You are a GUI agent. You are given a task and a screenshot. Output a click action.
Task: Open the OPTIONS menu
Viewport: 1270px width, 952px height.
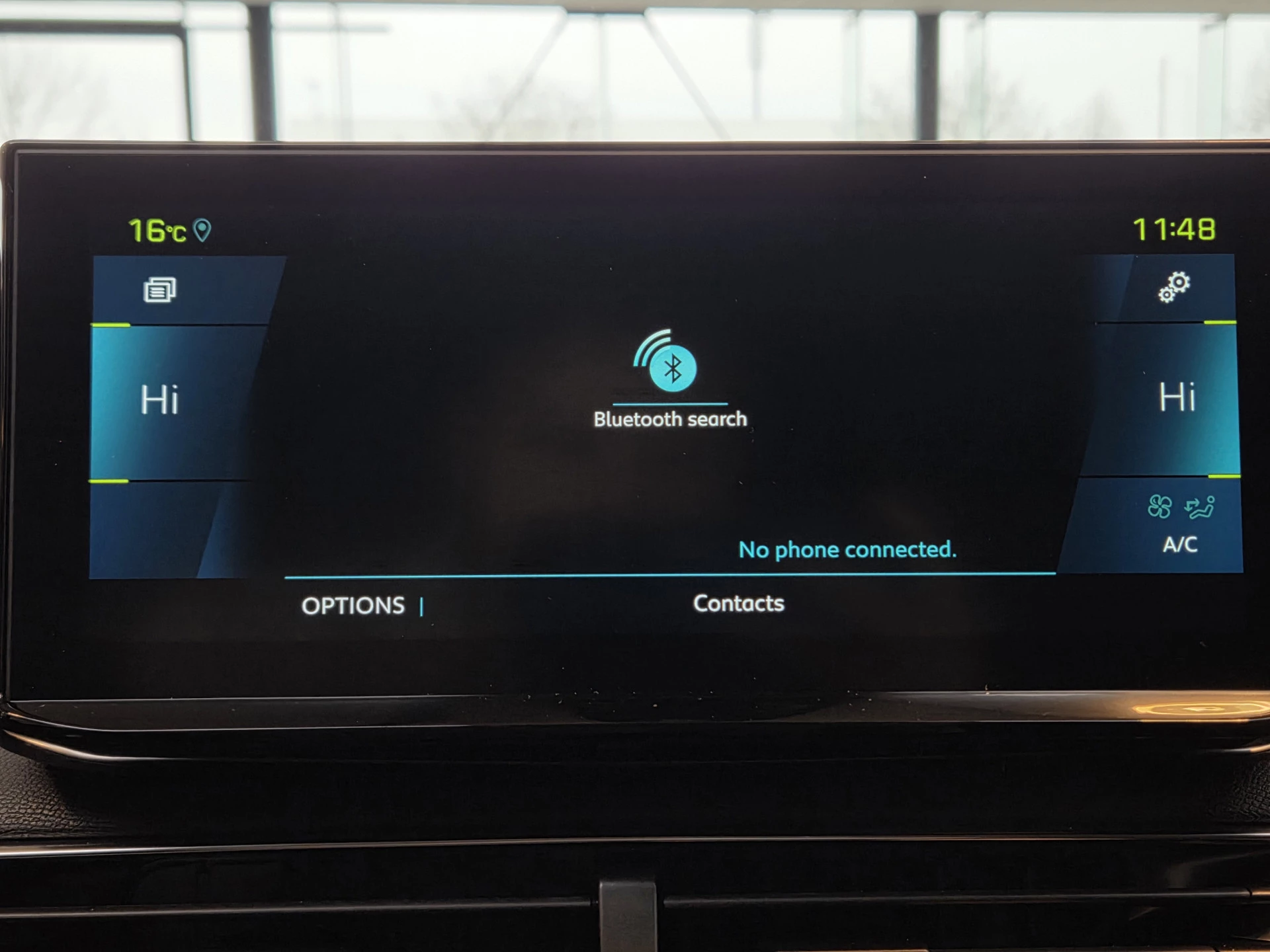pyautogui.click(x=353, y=606)
